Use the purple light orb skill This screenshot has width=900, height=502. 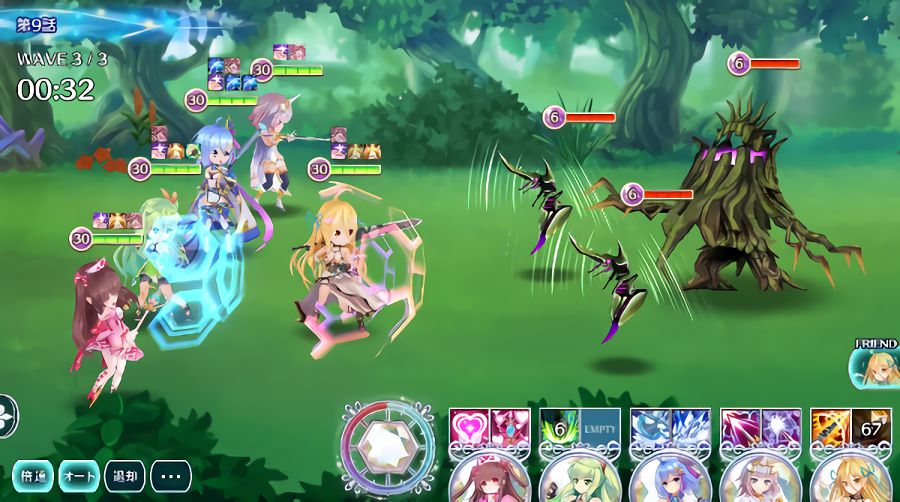tap(781, 427)
